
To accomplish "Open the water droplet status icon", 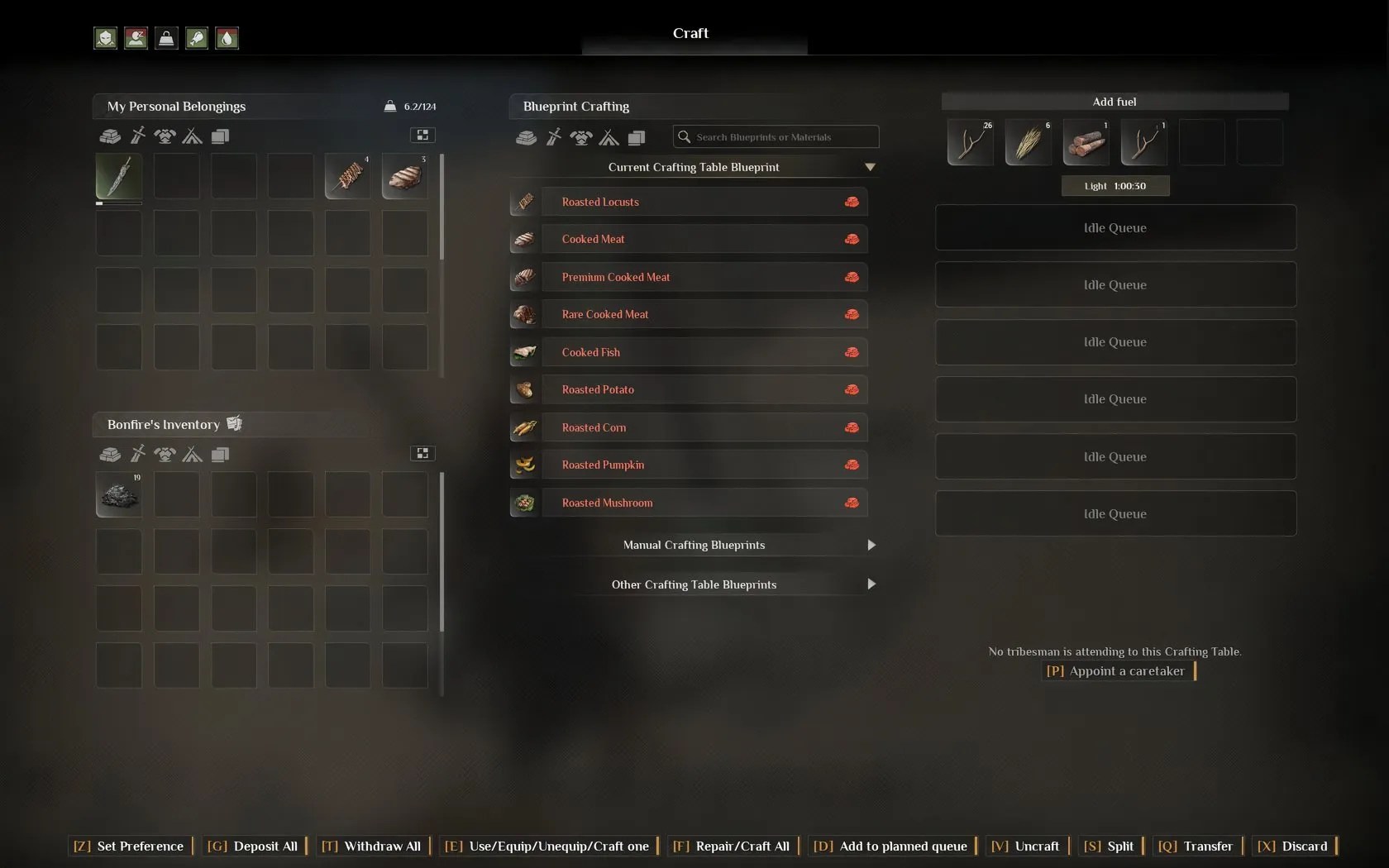I will [x=227, y=38].
